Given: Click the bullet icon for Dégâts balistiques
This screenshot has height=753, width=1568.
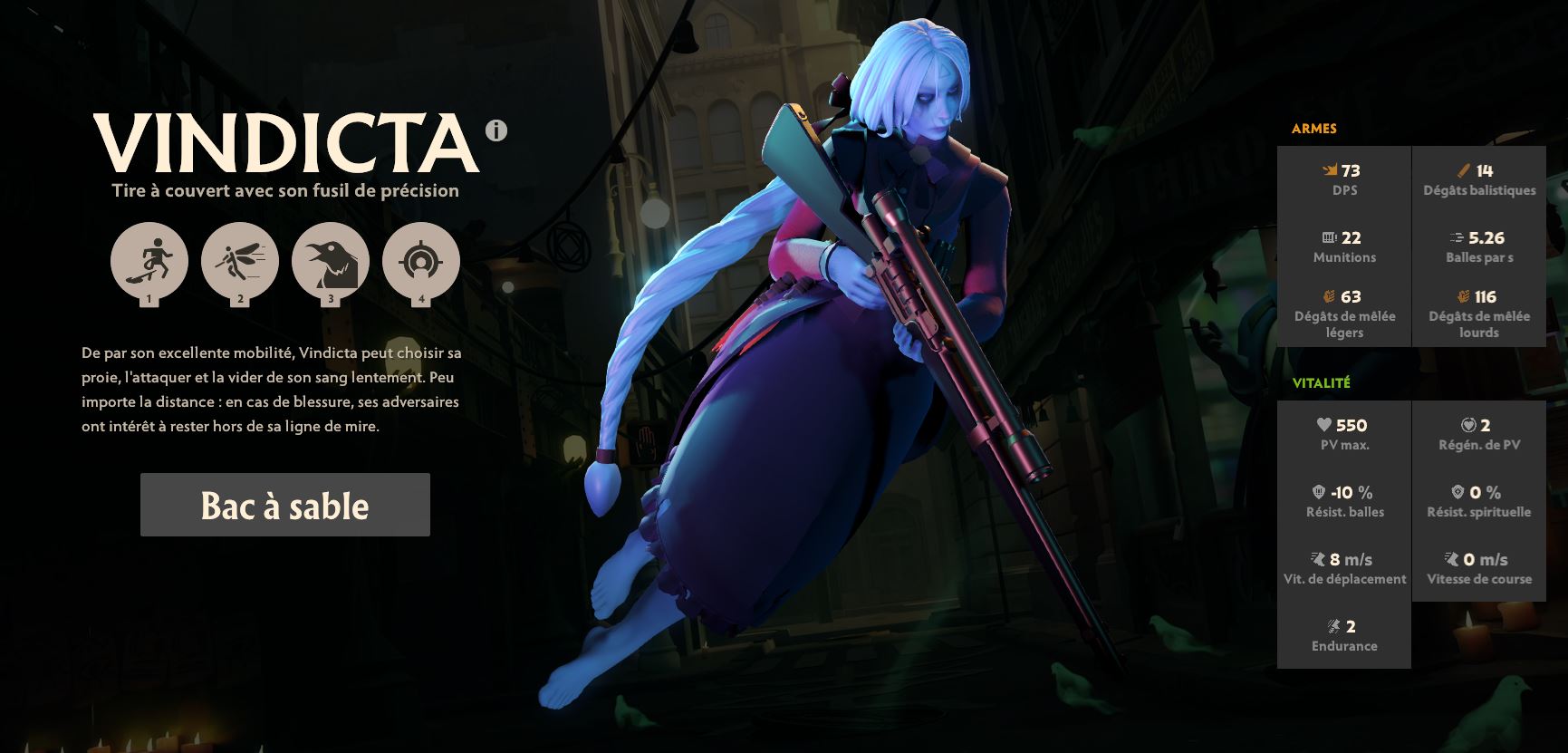Looking at the screenshot, I should (1465, 170).
